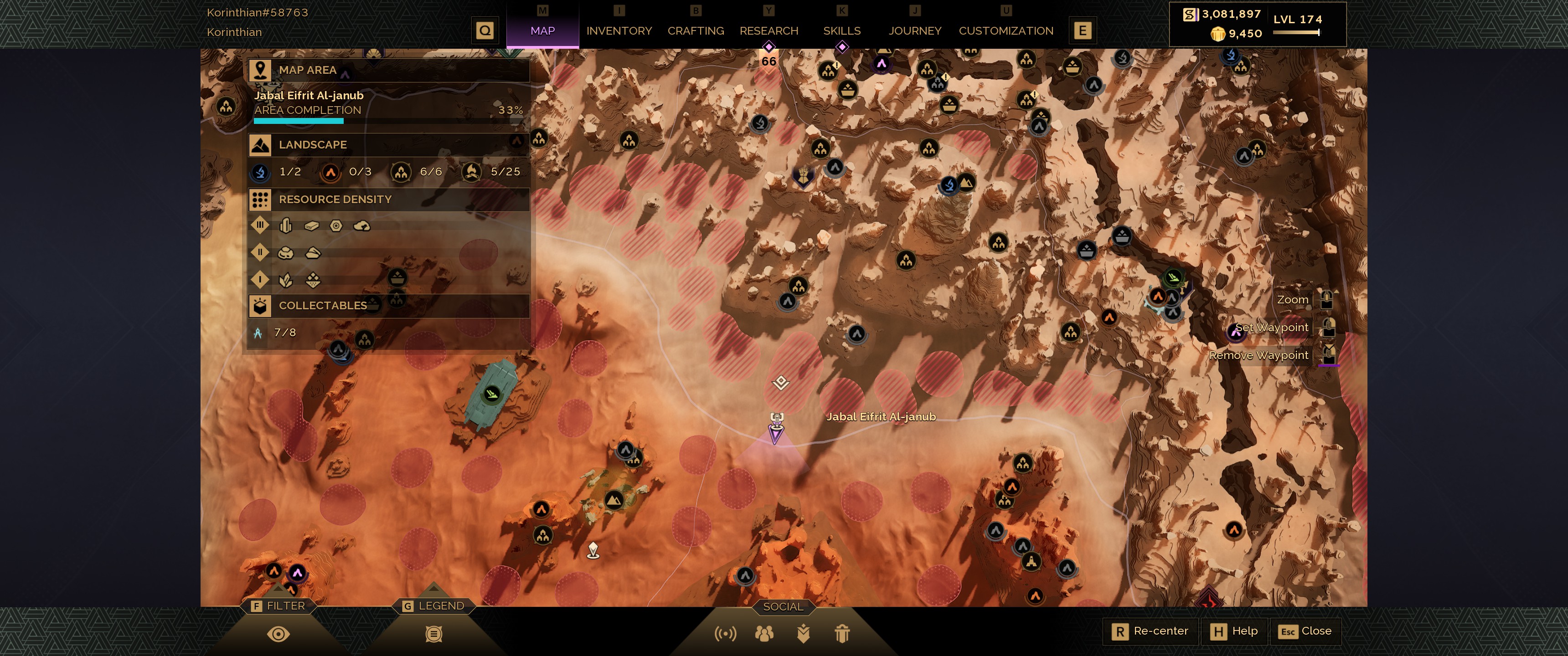Screen dimensions: 1568x656
Task: Switch to the Customization tab
Action: click(1006, 31)
